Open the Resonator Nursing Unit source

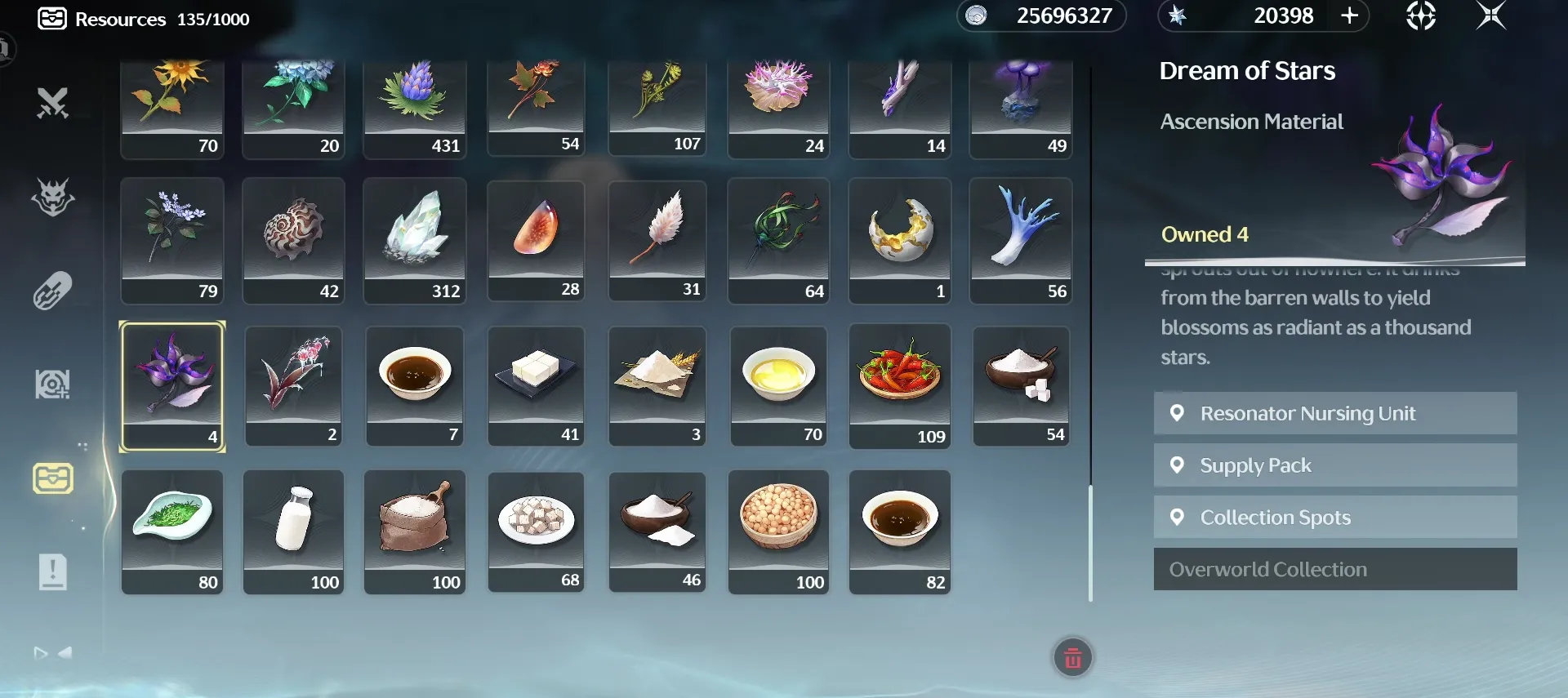point(1334,413)
